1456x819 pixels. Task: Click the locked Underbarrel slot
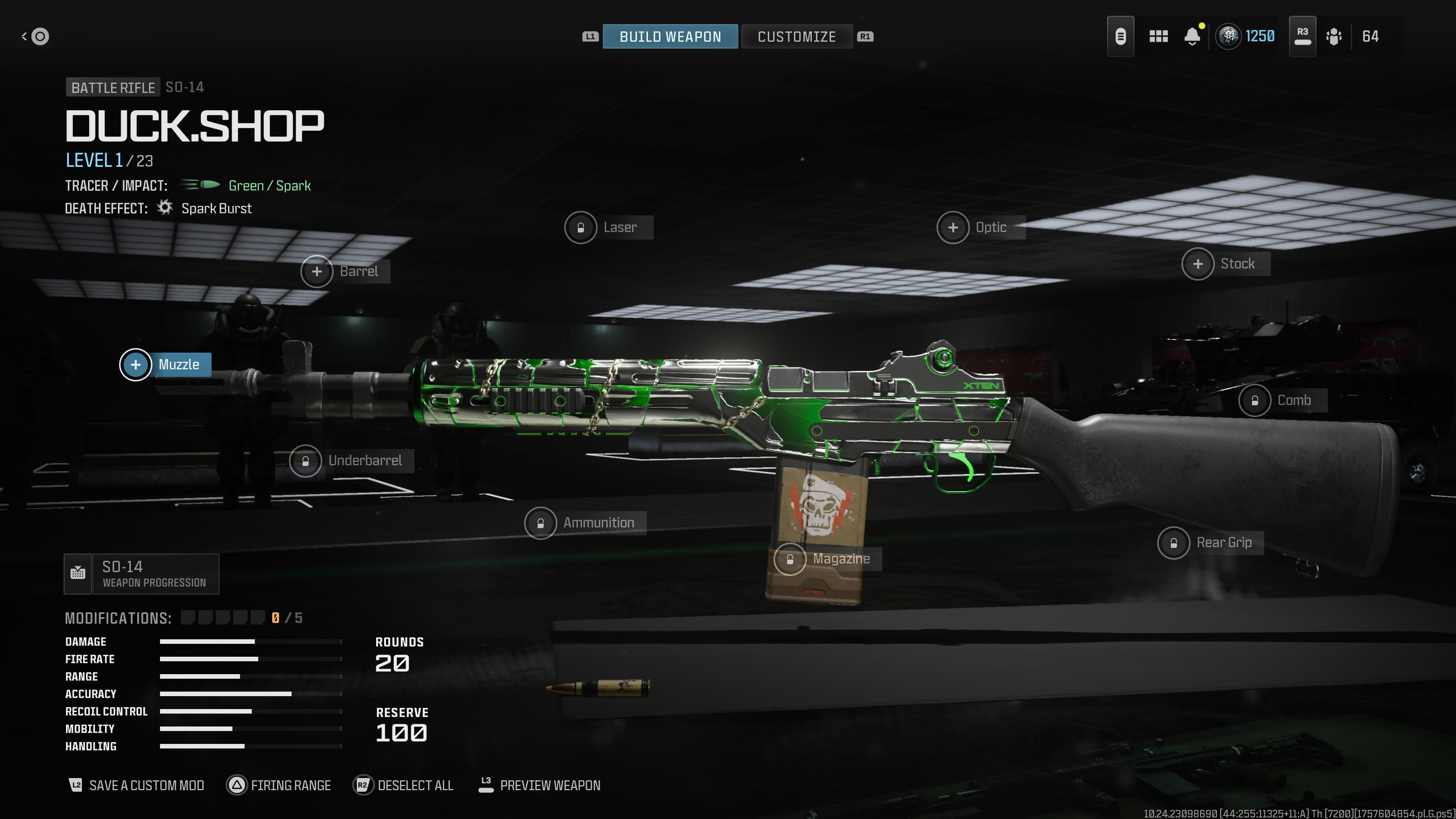pyautogui.click(x=305, y=461)
